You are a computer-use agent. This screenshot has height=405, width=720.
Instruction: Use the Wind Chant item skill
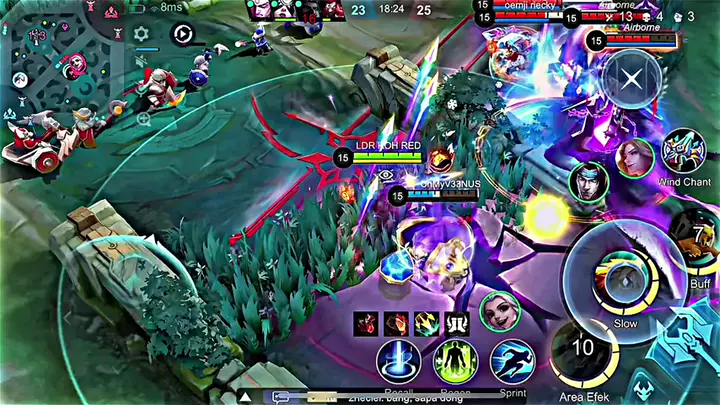click(684, 152)
